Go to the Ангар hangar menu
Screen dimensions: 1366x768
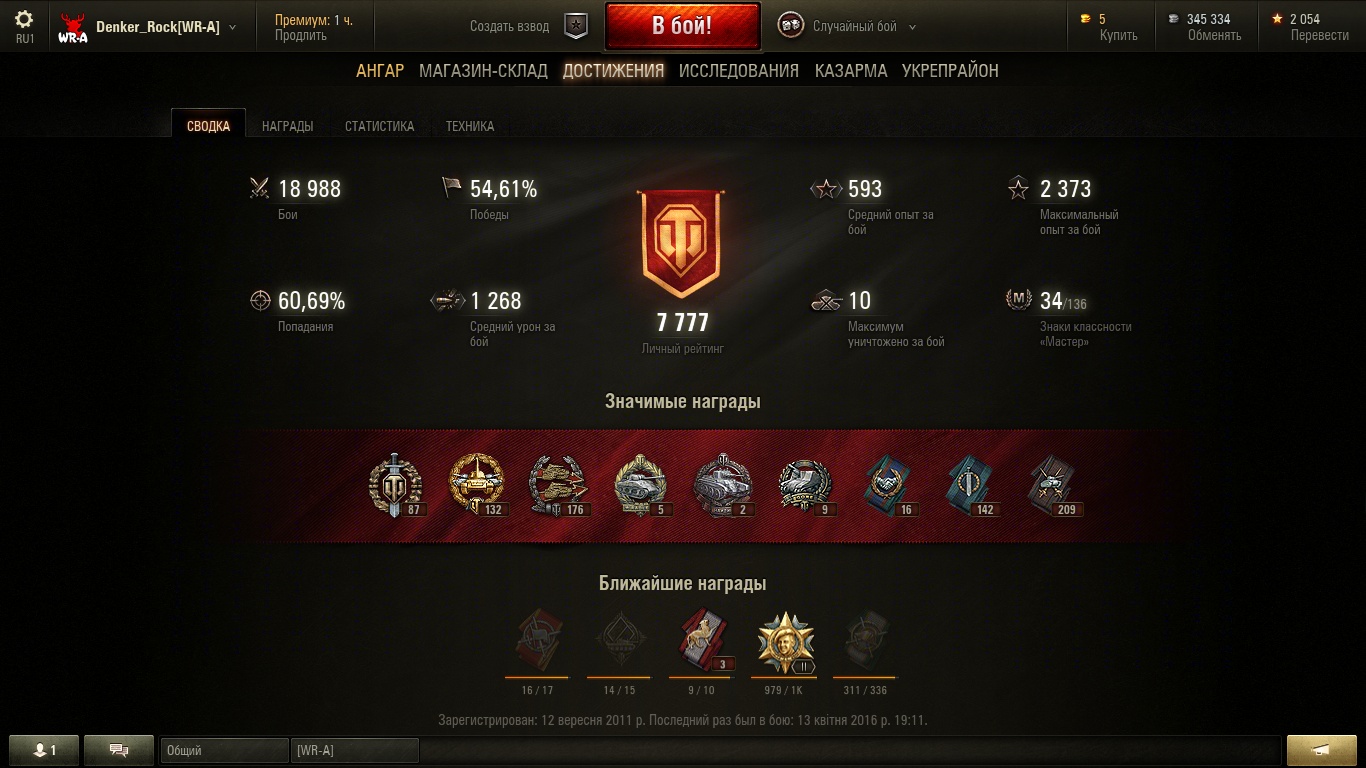click(380, 70)
